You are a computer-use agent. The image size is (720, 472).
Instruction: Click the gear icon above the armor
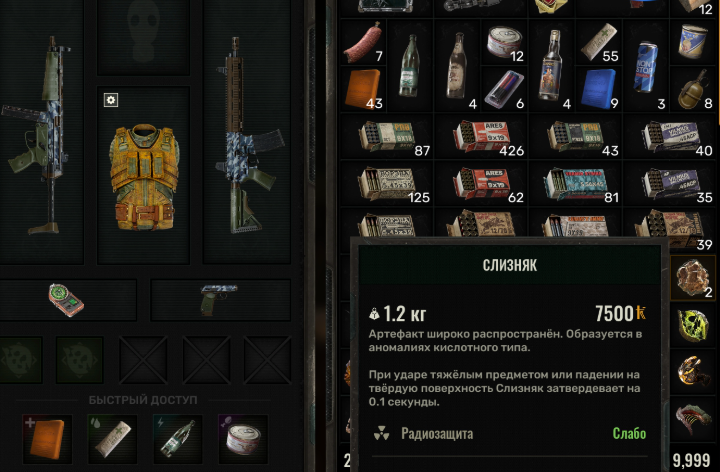(x=111, y=100)
